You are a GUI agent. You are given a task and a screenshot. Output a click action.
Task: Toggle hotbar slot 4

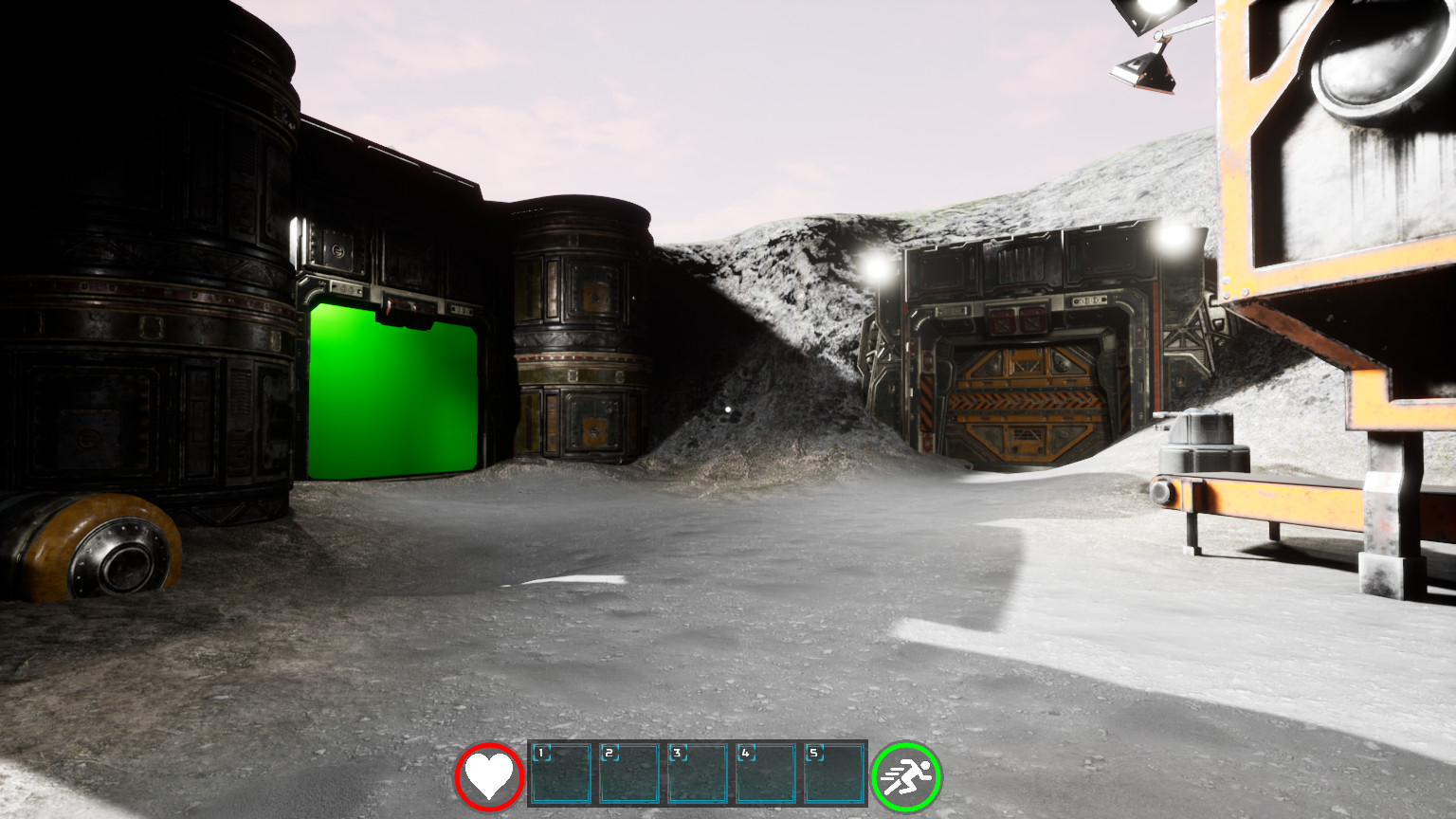(766, 775)
